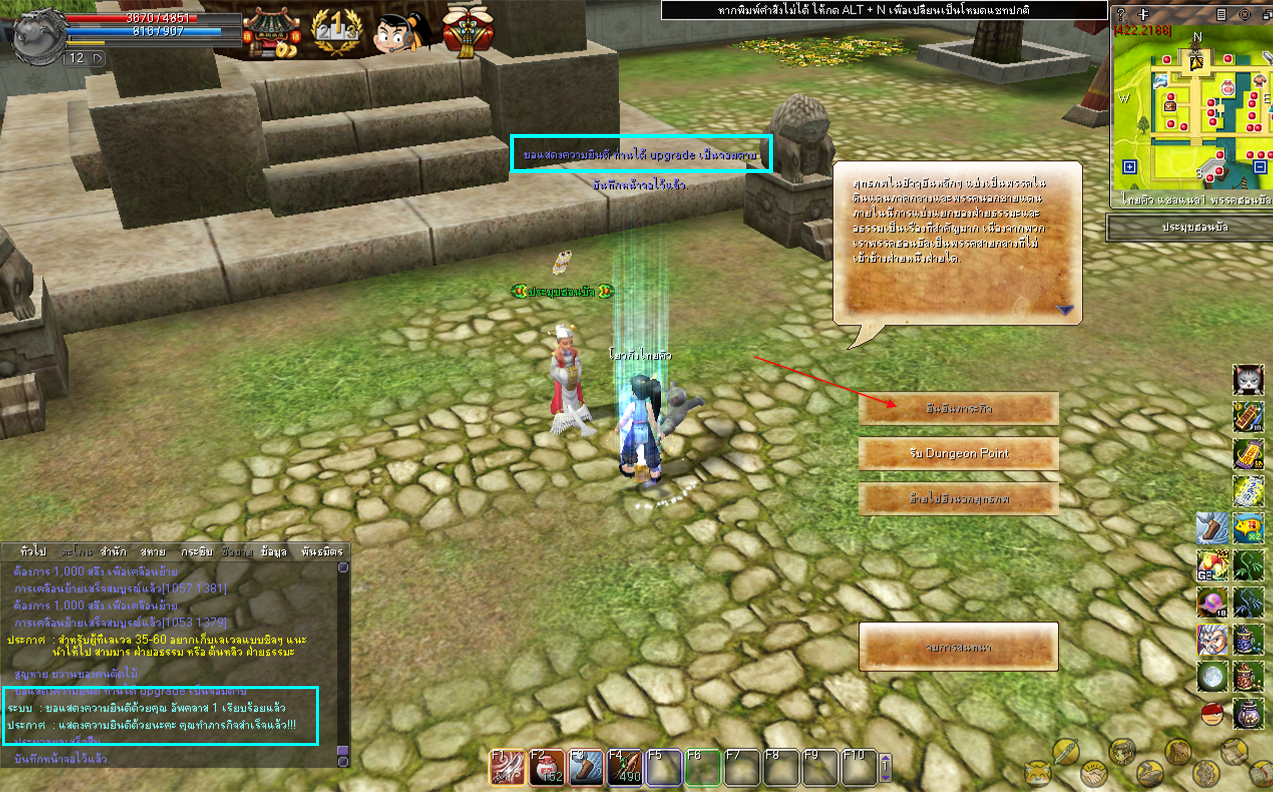Image resolution: width=1273 pixels, height=792 pixels.
Task: Choose the dialogue option below Dungeon Point
Action: pos(958,498)
